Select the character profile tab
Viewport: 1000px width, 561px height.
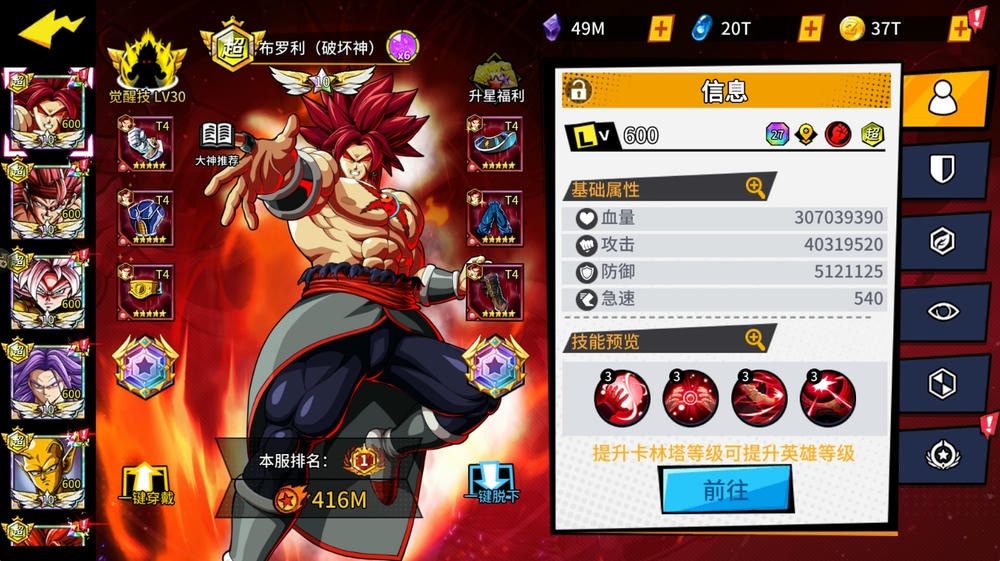pos(942,97)
